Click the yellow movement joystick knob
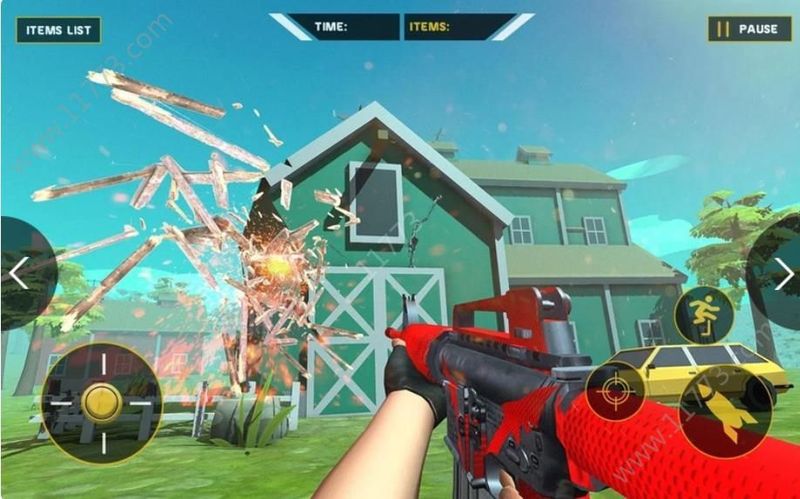This screenshot has height=499, width=800. point(101,403)
